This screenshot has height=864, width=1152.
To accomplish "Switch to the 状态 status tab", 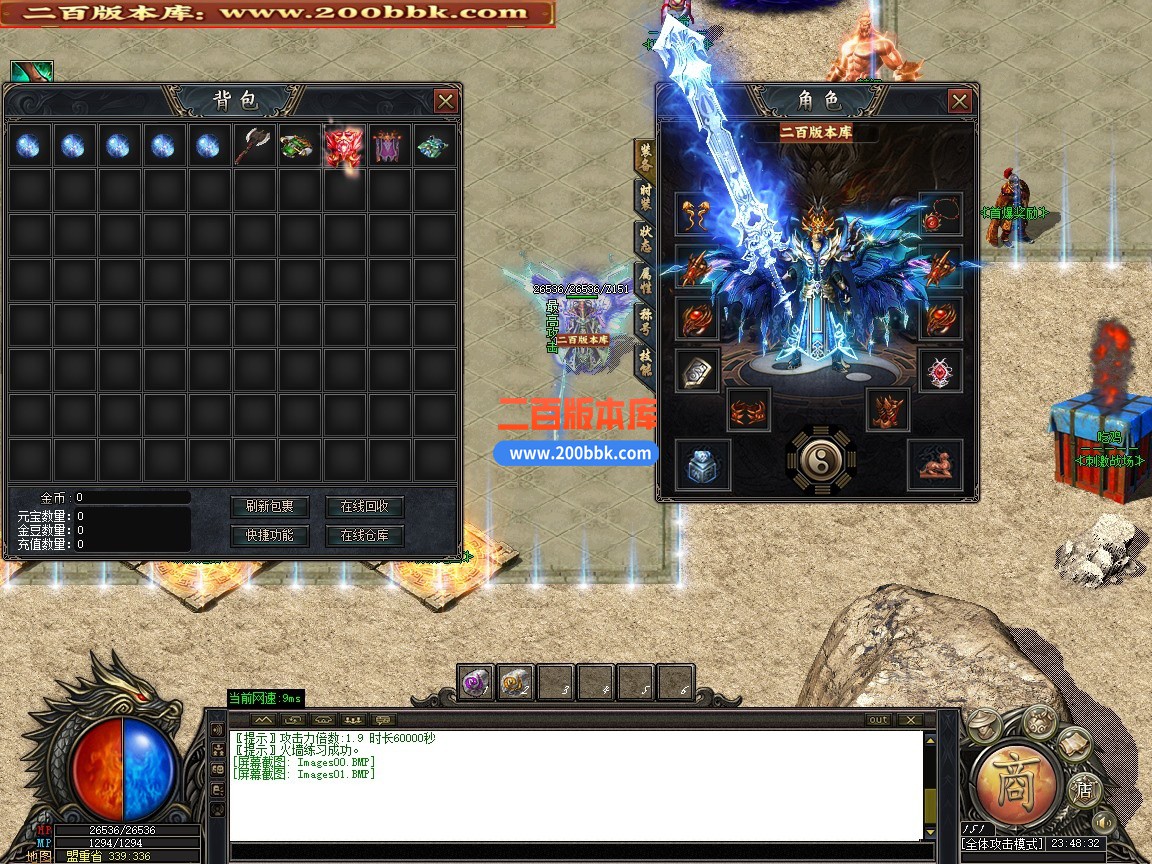I will coord(646,240).
